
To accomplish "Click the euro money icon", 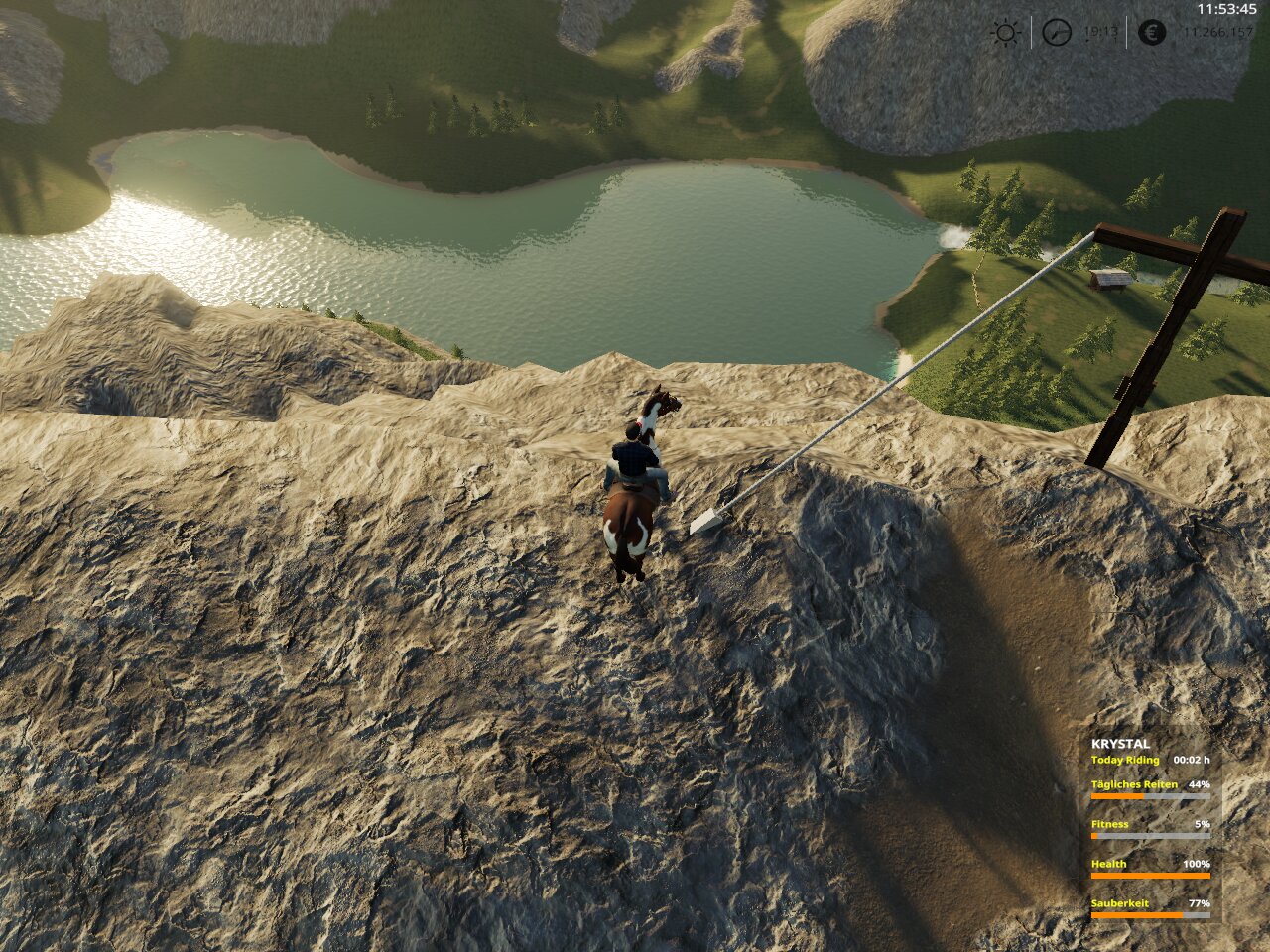I will [x=1152, y=33].
